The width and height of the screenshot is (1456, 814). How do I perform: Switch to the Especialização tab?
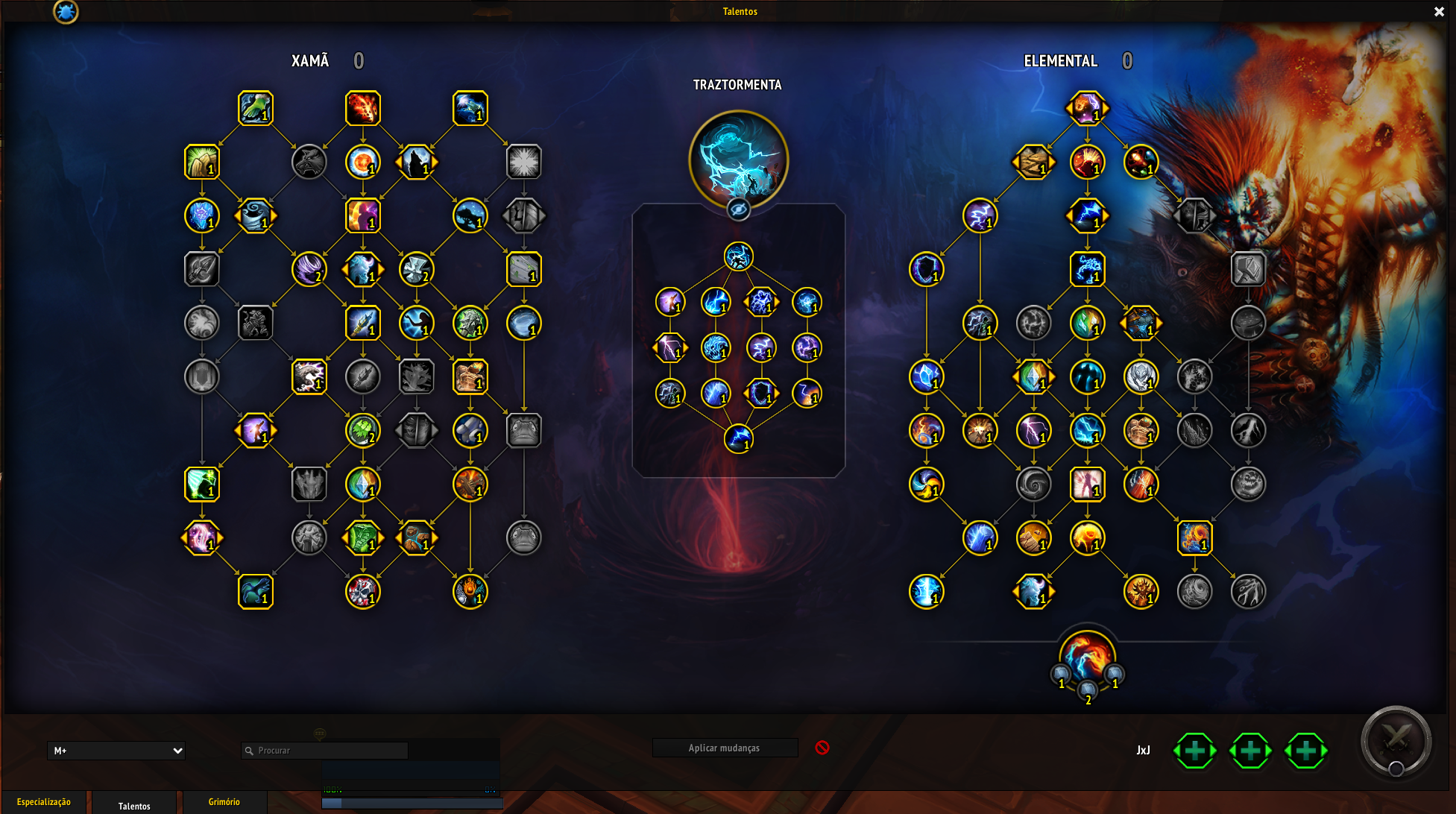[44, 802]
